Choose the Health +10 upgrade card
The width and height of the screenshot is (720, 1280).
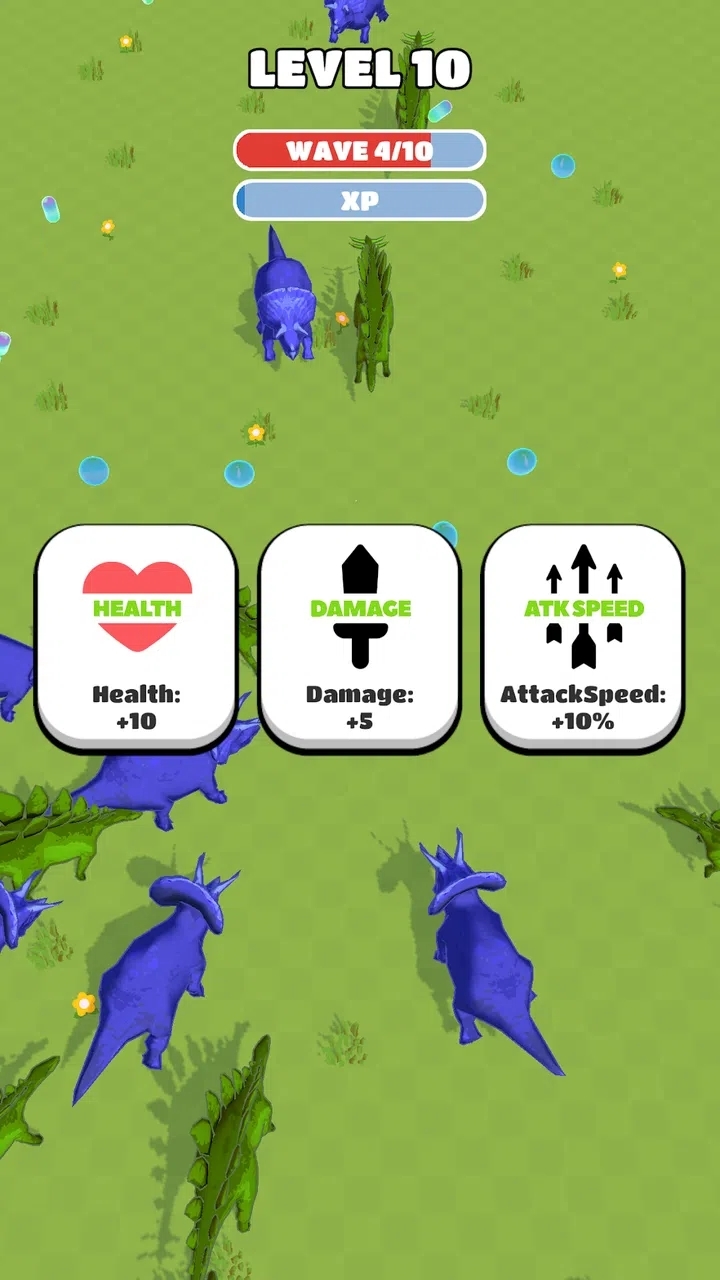[137, 637]
